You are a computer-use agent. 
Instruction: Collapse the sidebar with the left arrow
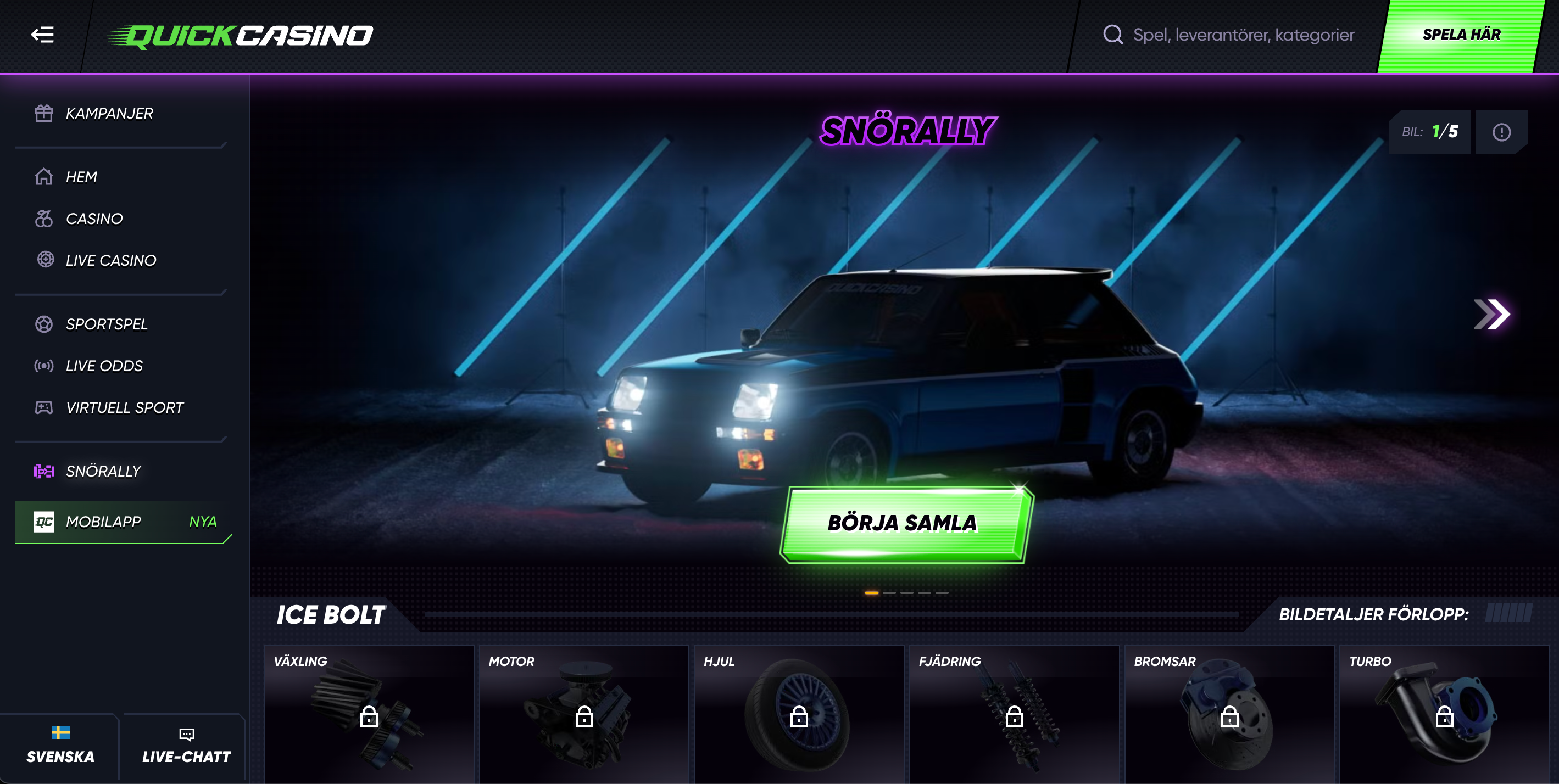point(41,35)
